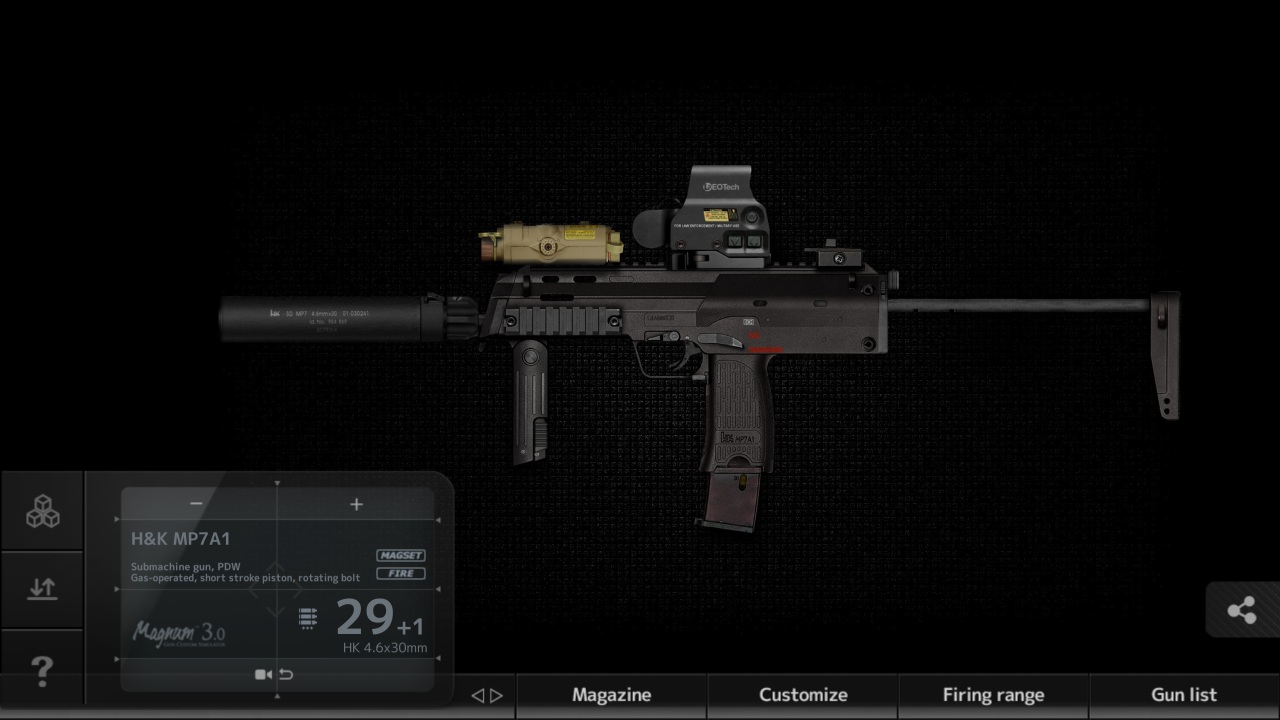Image resolution: width=1280 pixels, height=720 pixels.
Task: Select the previous gun left arrow
Action: pos(477,696)
